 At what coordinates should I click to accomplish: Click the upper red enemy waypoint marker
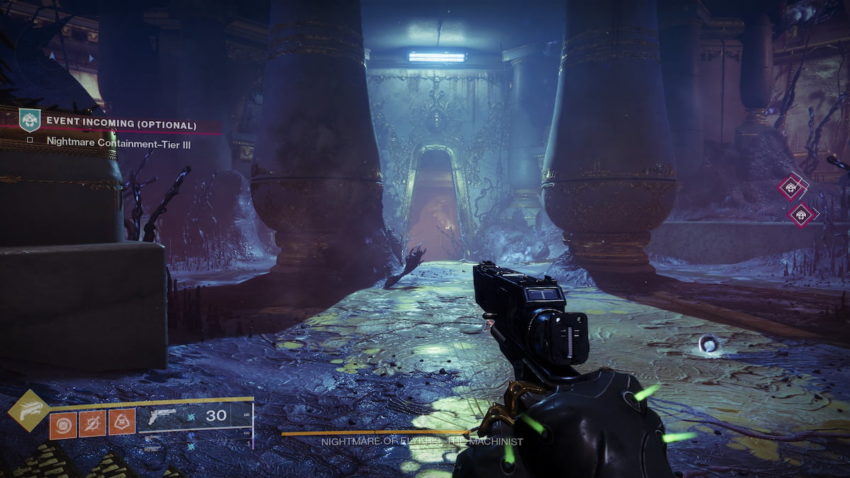792,186
